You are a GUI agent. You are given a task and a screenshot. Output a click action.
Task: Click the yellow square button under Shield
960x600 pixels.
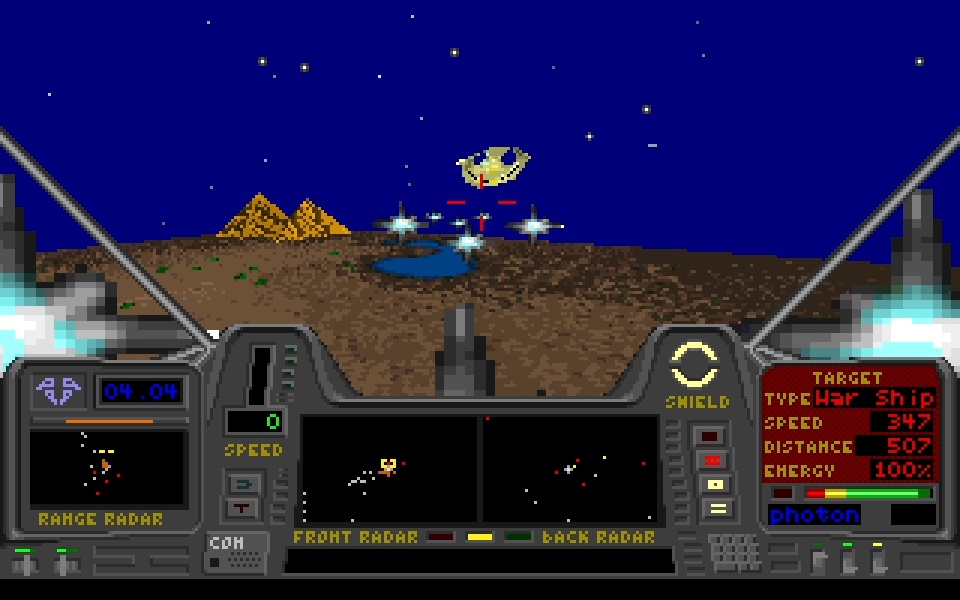coord(714,484)
